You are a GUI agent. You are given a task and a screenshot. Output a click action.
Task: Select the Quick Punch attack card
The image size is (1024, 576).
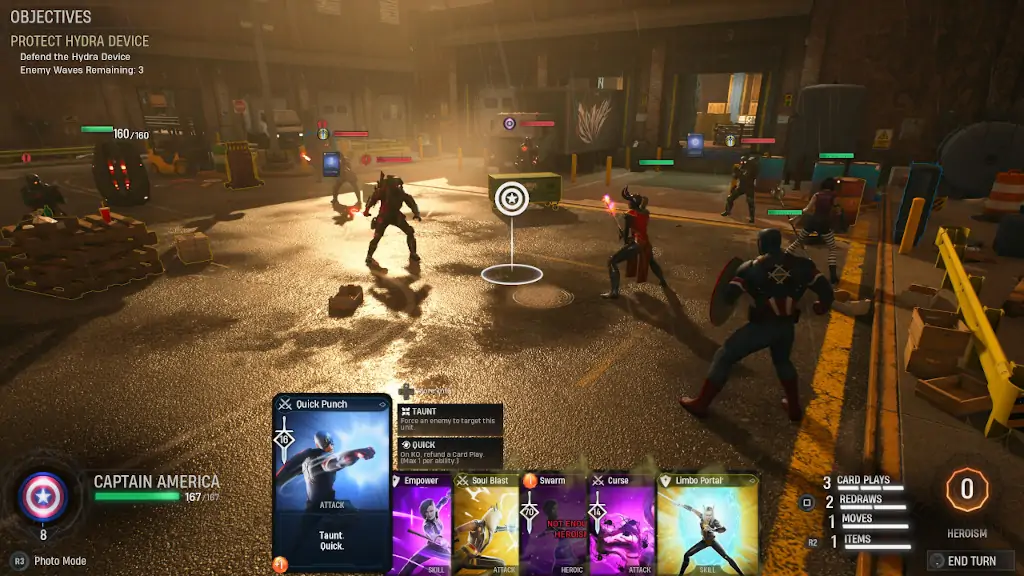[x=331, y=482]
